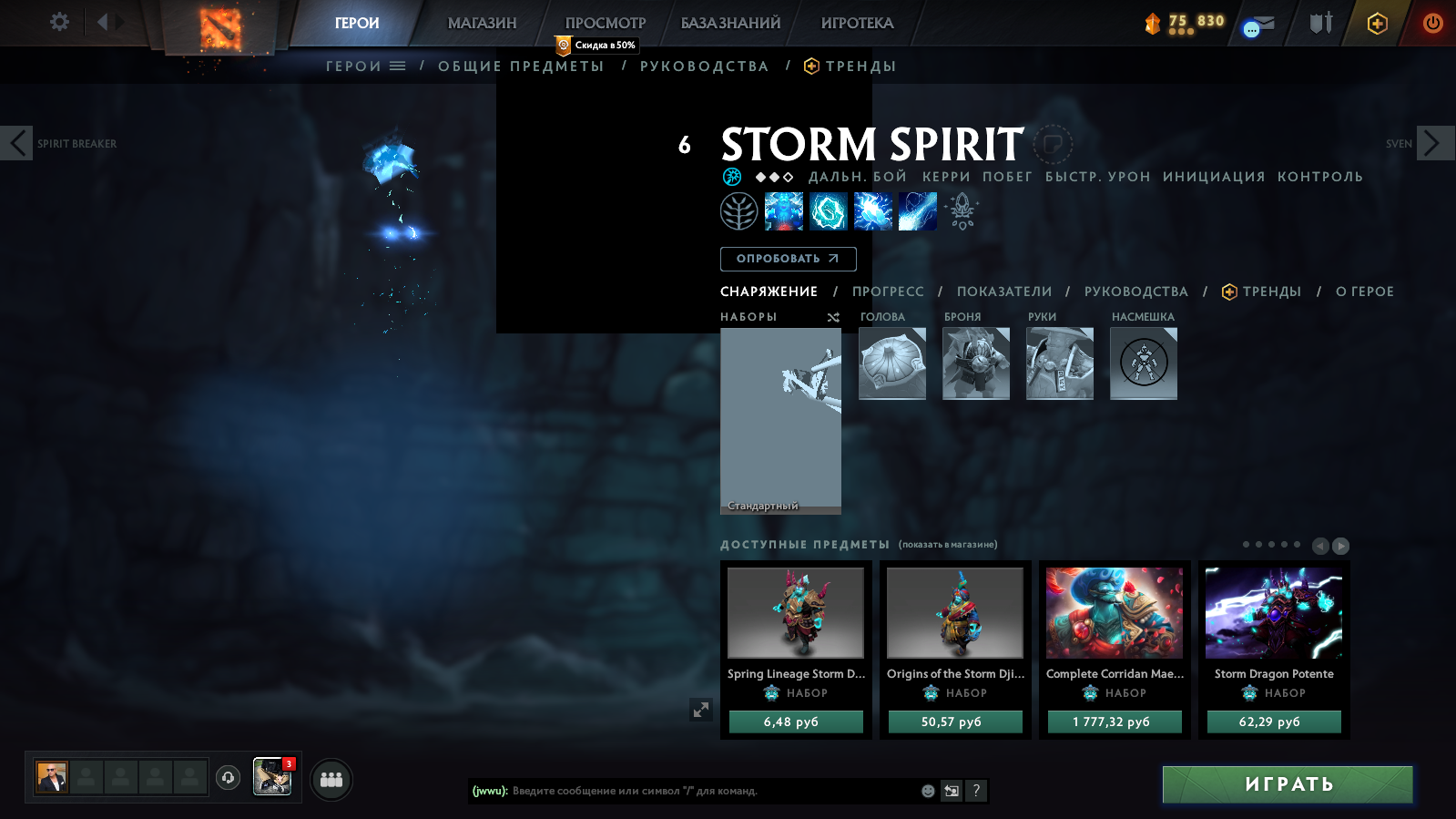
Task: Open the Aghanim's Scanarios upgrade icon
Action: pyautogui.click(x=959, y=210)
